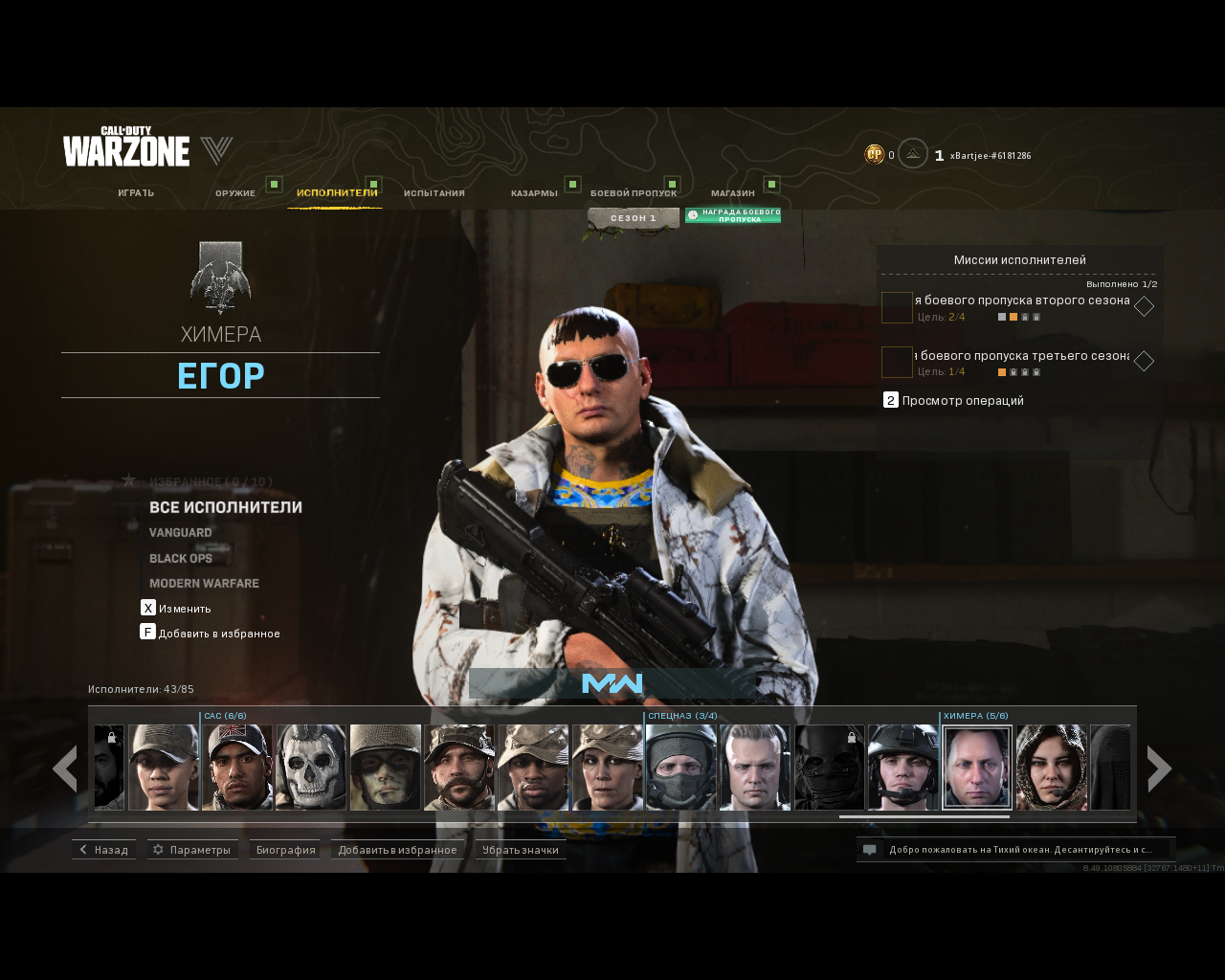Open the Играть tab
1225x980 pixels.
(136, 193)
